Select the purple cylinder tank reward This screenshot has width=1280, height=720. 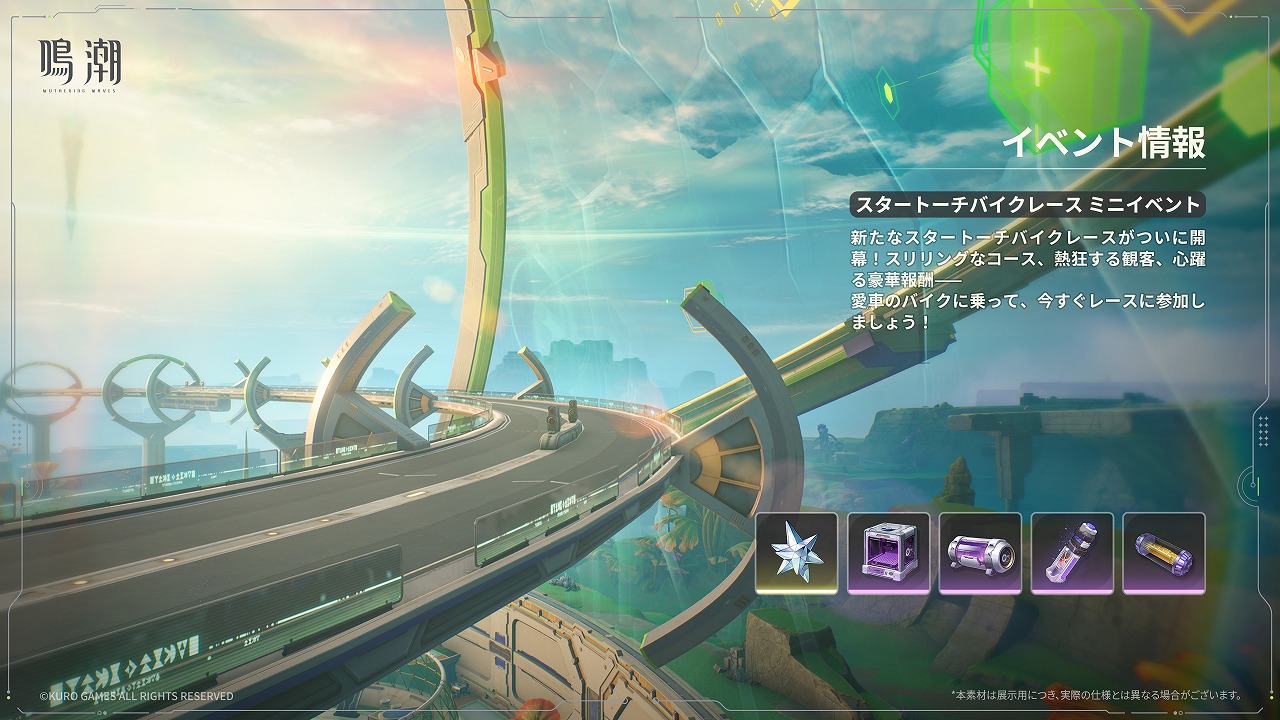coord(980,553)
